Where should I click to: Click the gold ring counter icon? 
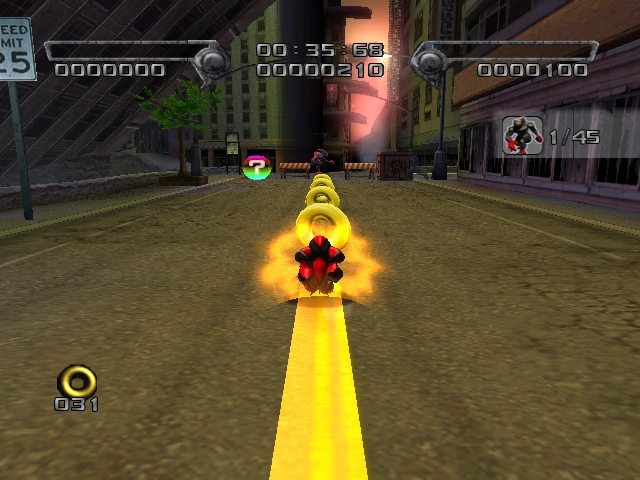coord(77,380)
